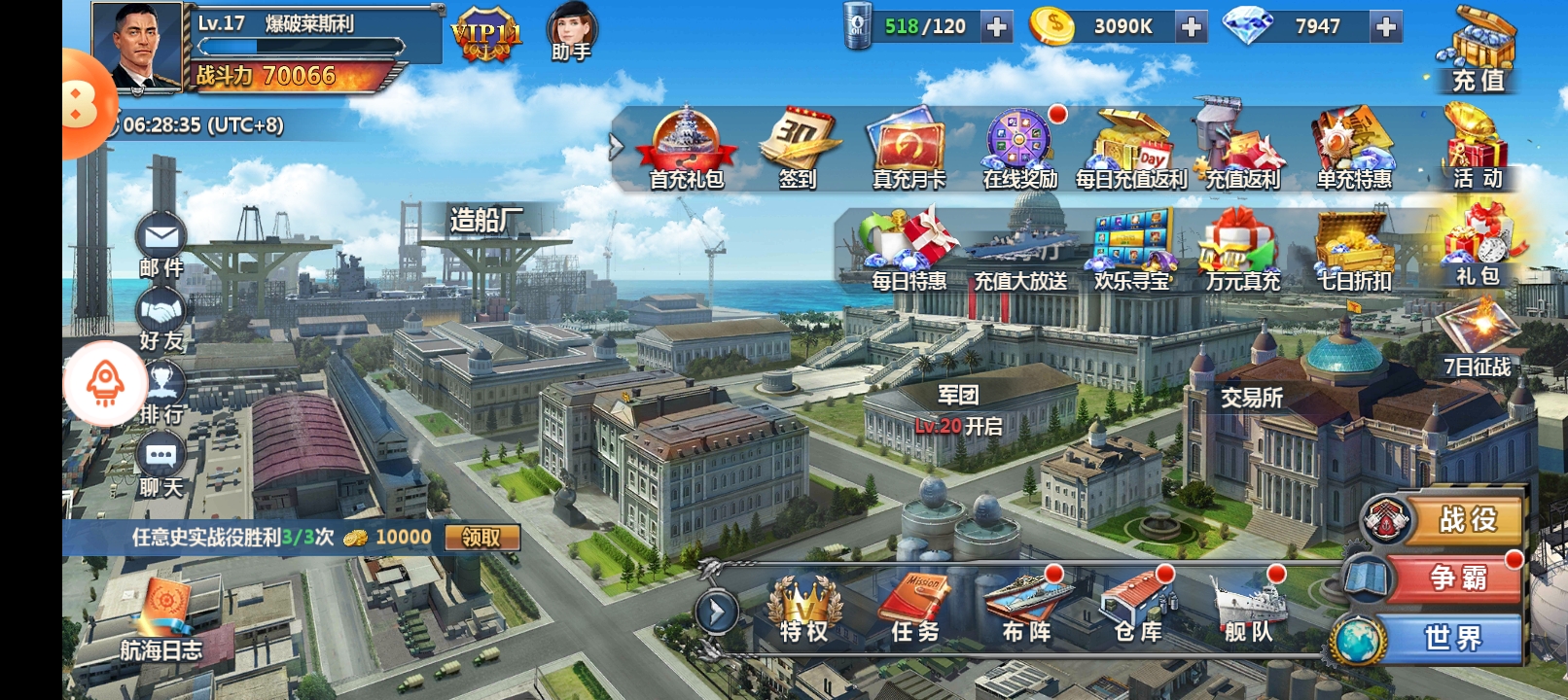Image resolution: width=1568 pixels, height=700 pixels.
Task: Open the 航海日志 voyage log
Action: tap(162, 625)
